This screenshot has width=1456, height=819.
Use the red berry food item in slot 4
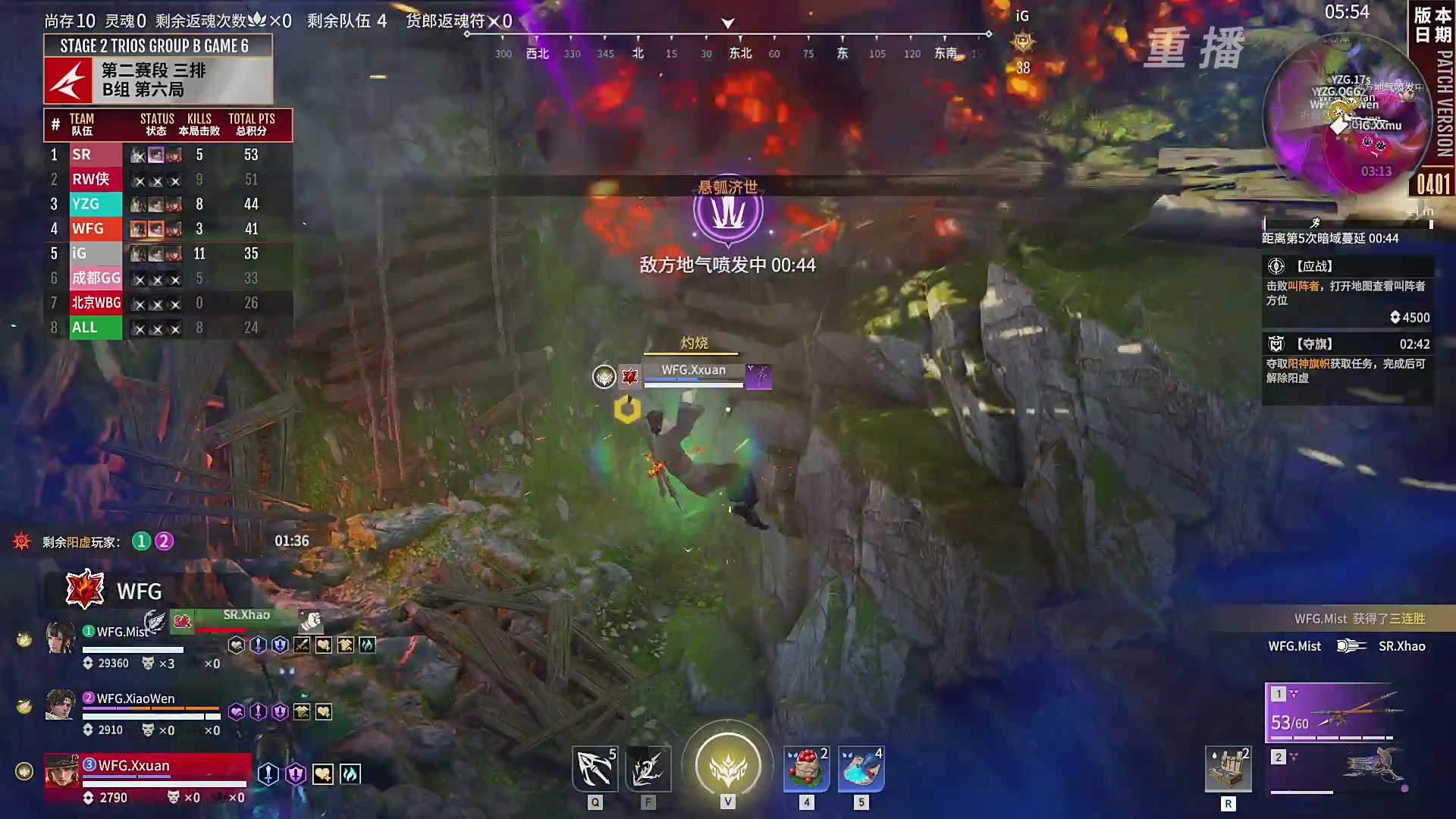(805, 768)
